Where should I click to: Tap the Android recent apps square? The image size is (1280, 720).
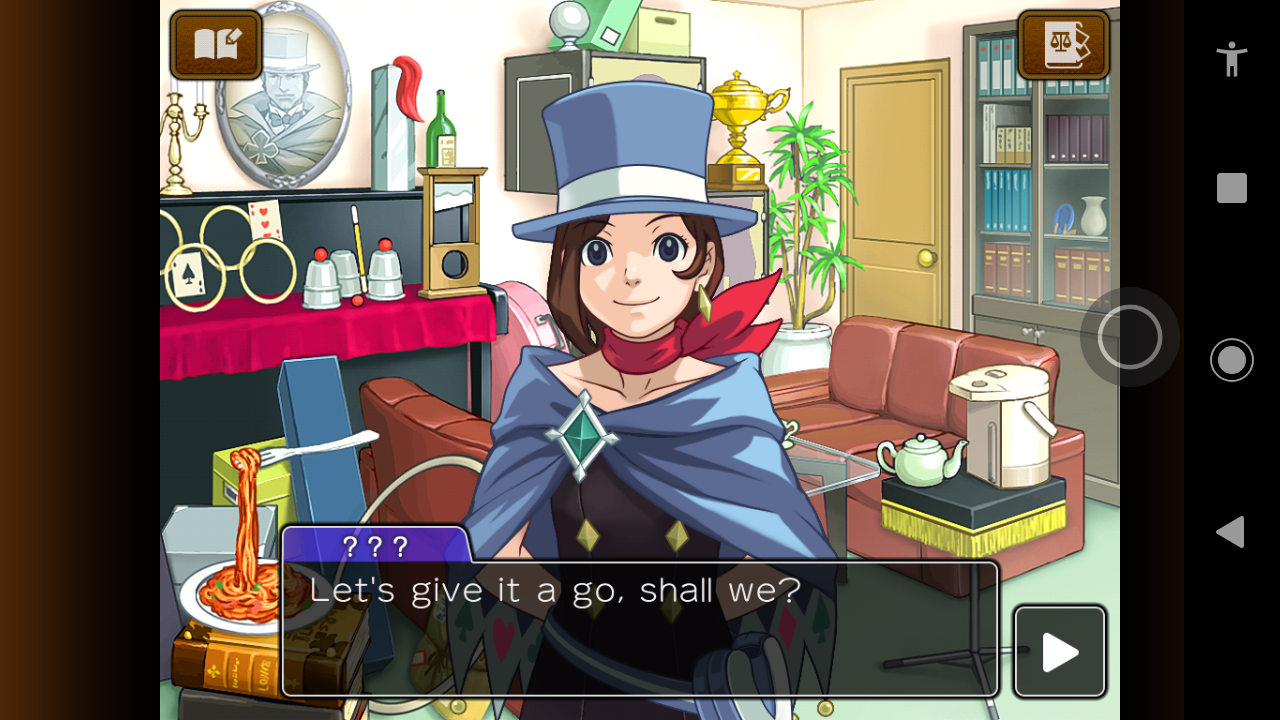(x=1231, y=188)
